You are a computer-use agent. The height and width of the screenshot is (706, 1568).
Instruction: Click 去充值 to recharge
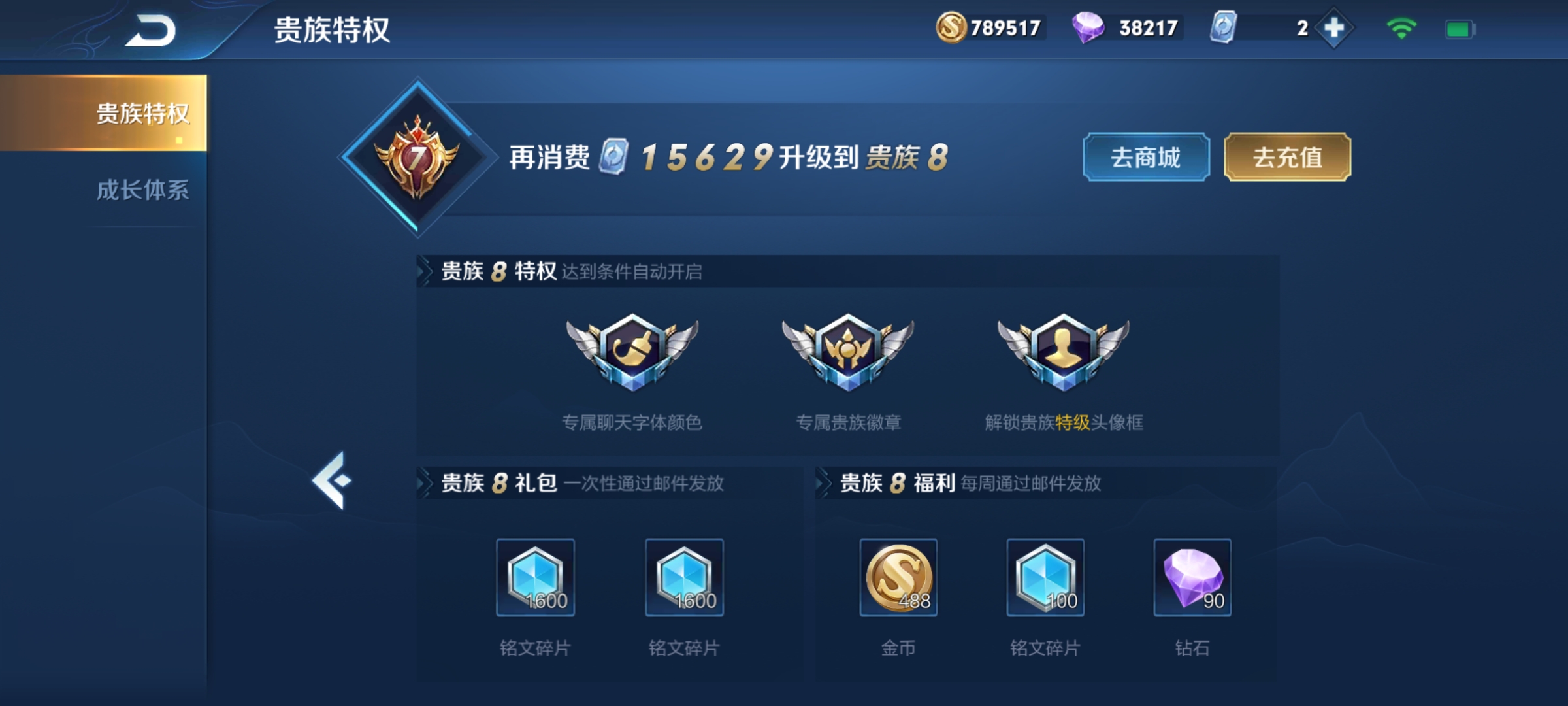[1286, 156]
